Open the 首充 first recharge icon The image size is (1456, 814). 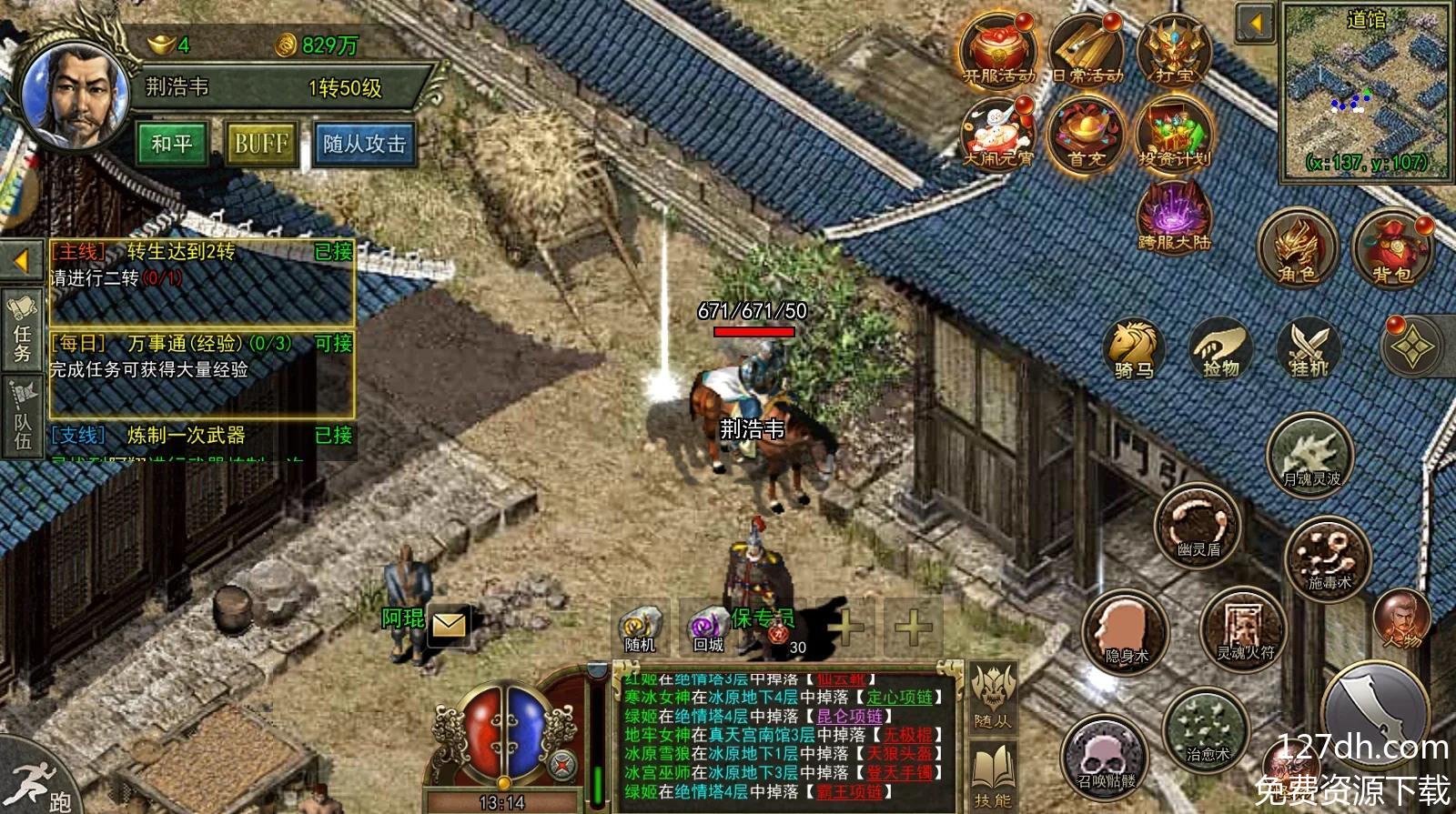click(1087, 134)
